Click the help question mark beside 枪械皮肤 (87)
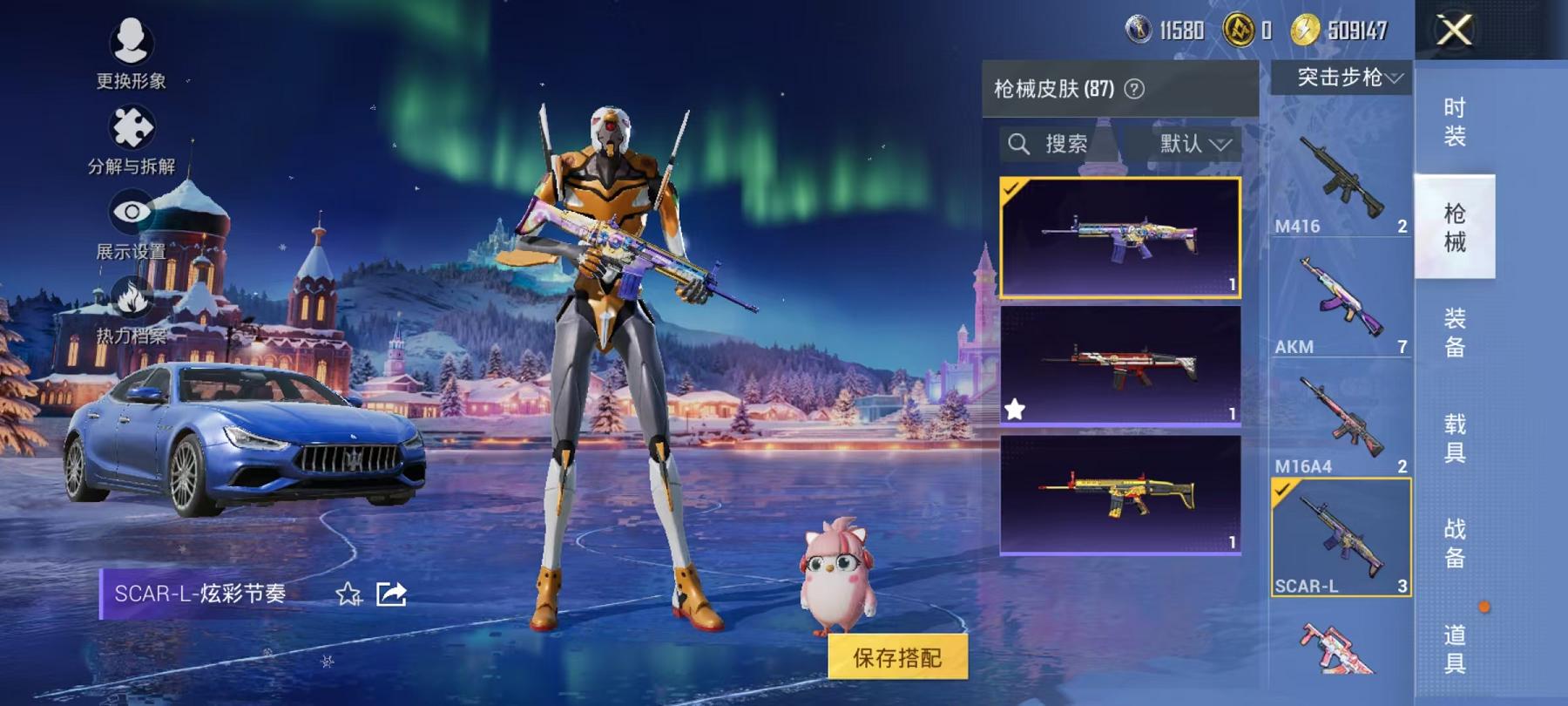 pos(1134,87)
